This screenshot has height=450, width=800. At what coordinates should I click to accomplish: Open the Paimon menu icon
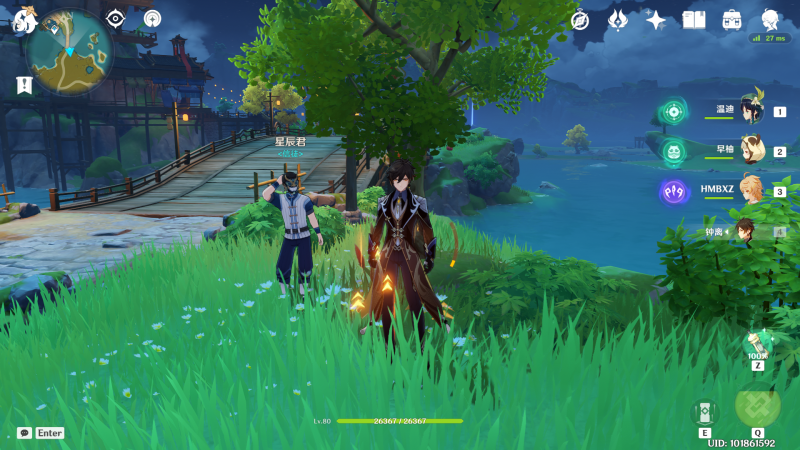[x=21, y=19]
